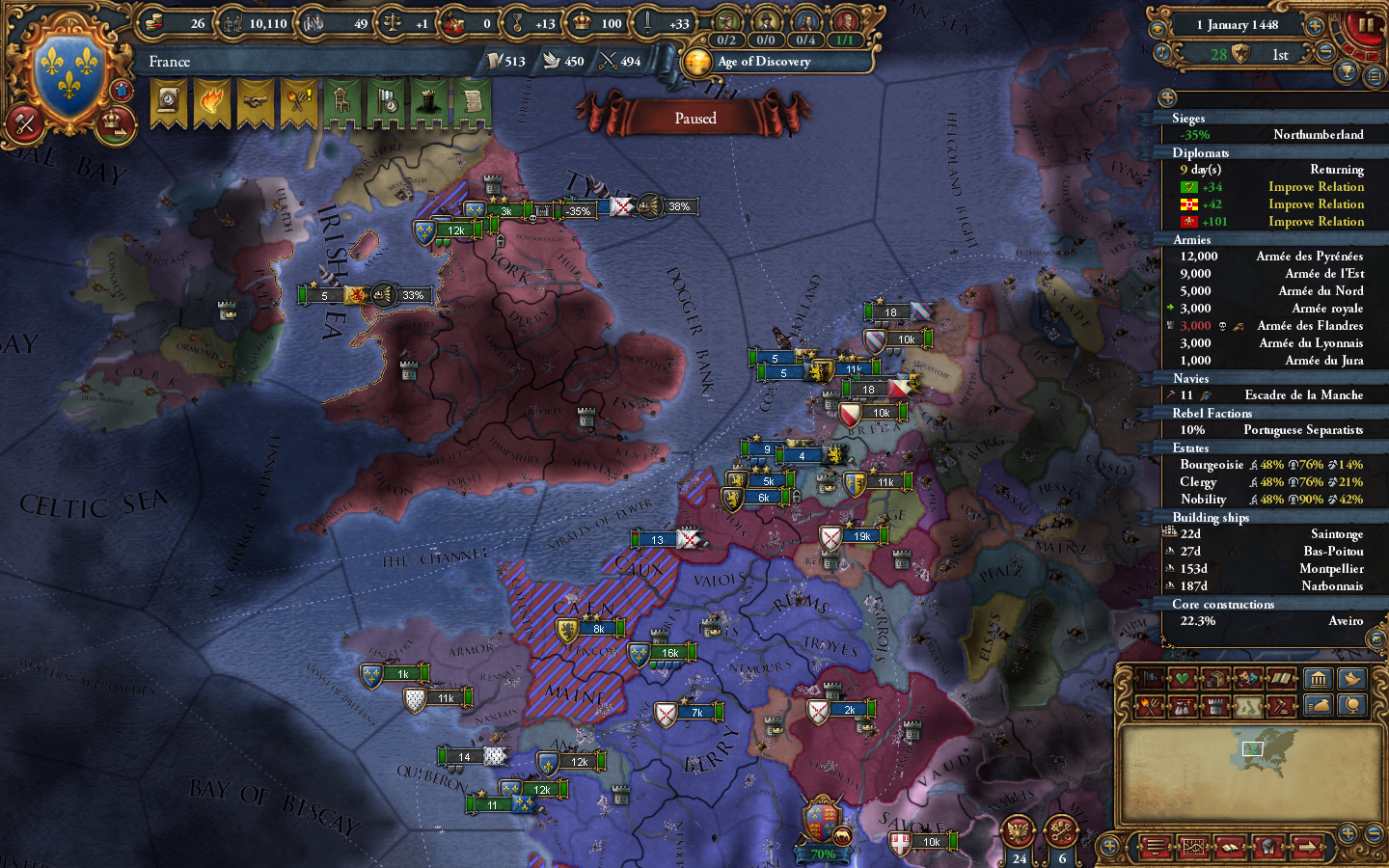The image size is (1389, 868).
Task: Open the Age of Discovery screen
Action: click(762, 62)
